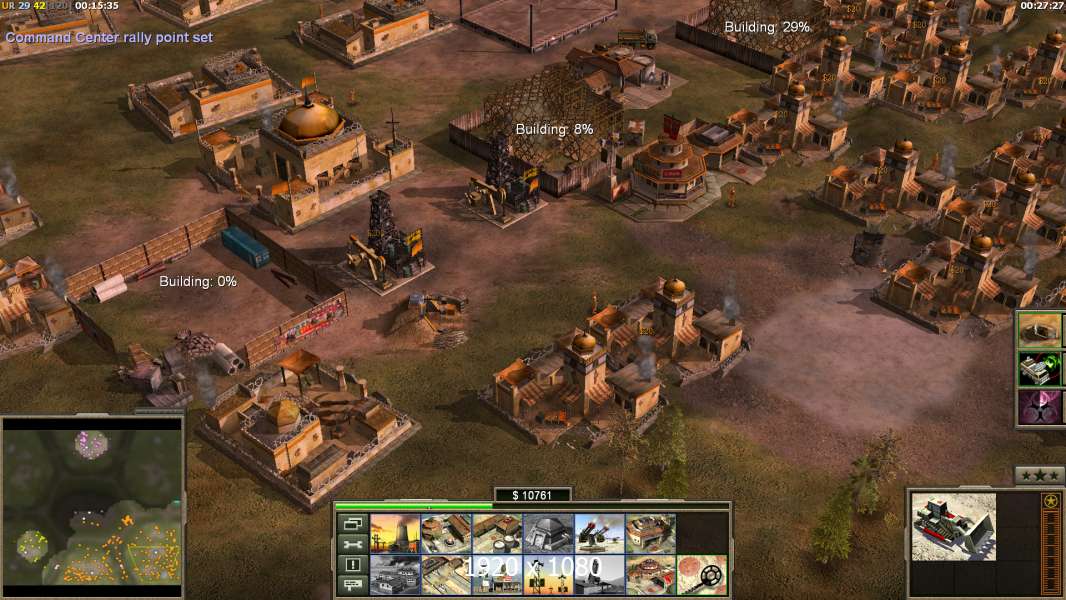The width and height of the screenshot is (1066, 600).
Task: Select the round pagoda-style building icon
Action: click(x=651, y=575)
